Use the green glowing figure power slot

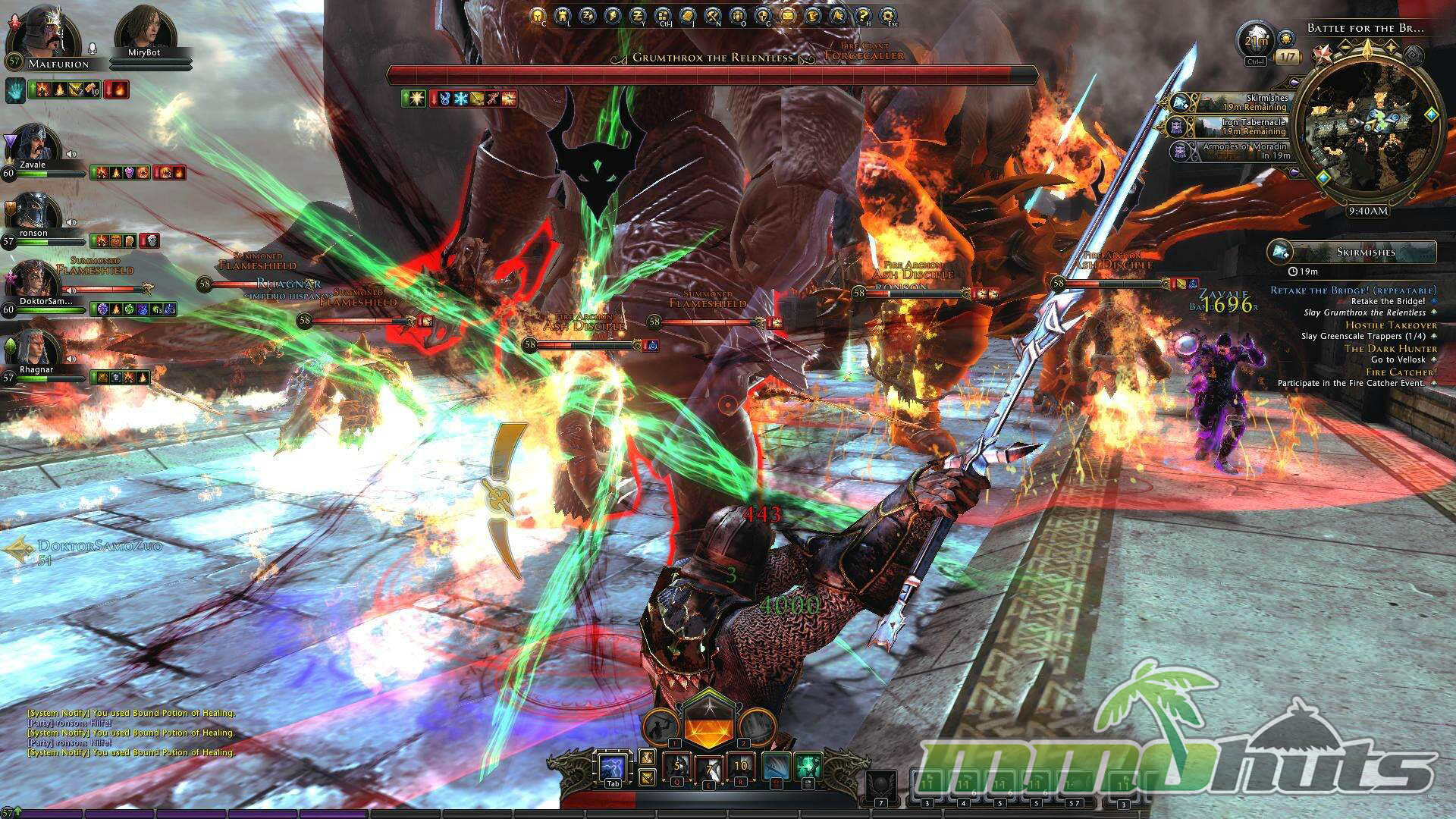click(808, 766)
